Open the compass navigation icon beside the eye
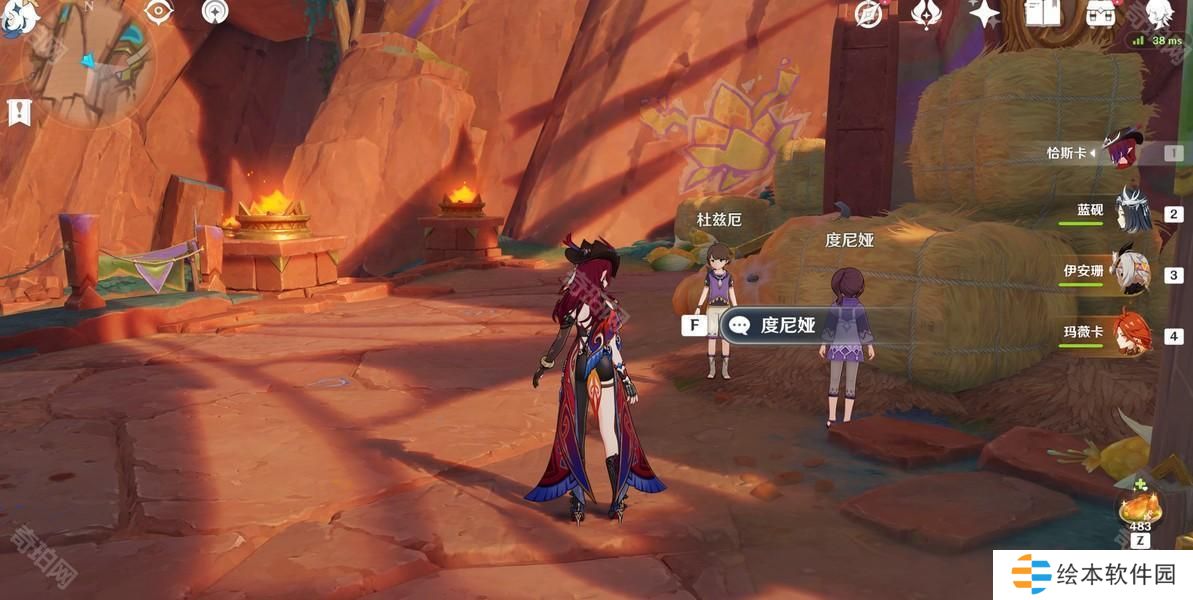 215,11
